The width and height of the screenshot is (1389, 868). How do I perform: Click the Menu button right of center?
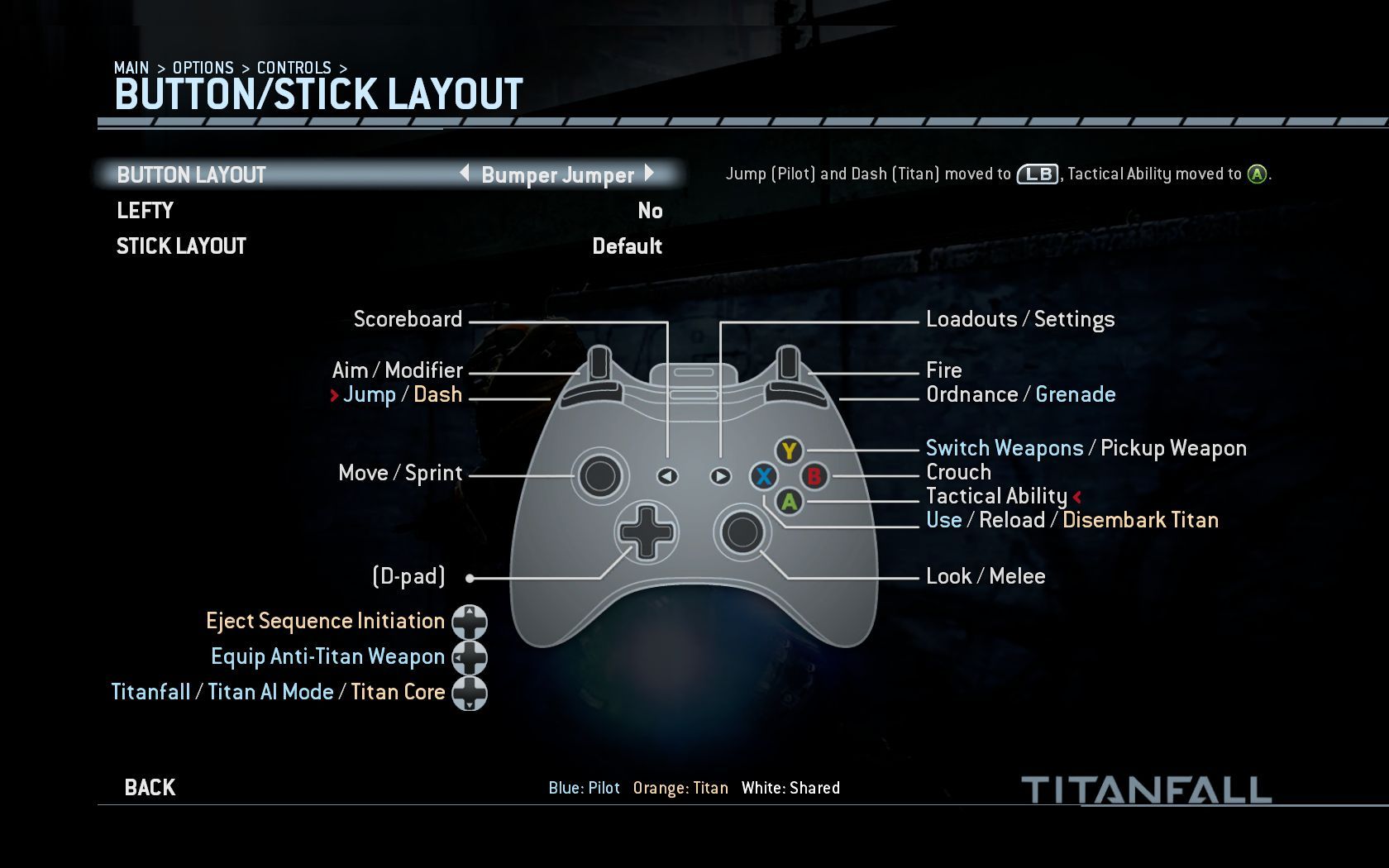pyautogui.click(x=720, y=476)
